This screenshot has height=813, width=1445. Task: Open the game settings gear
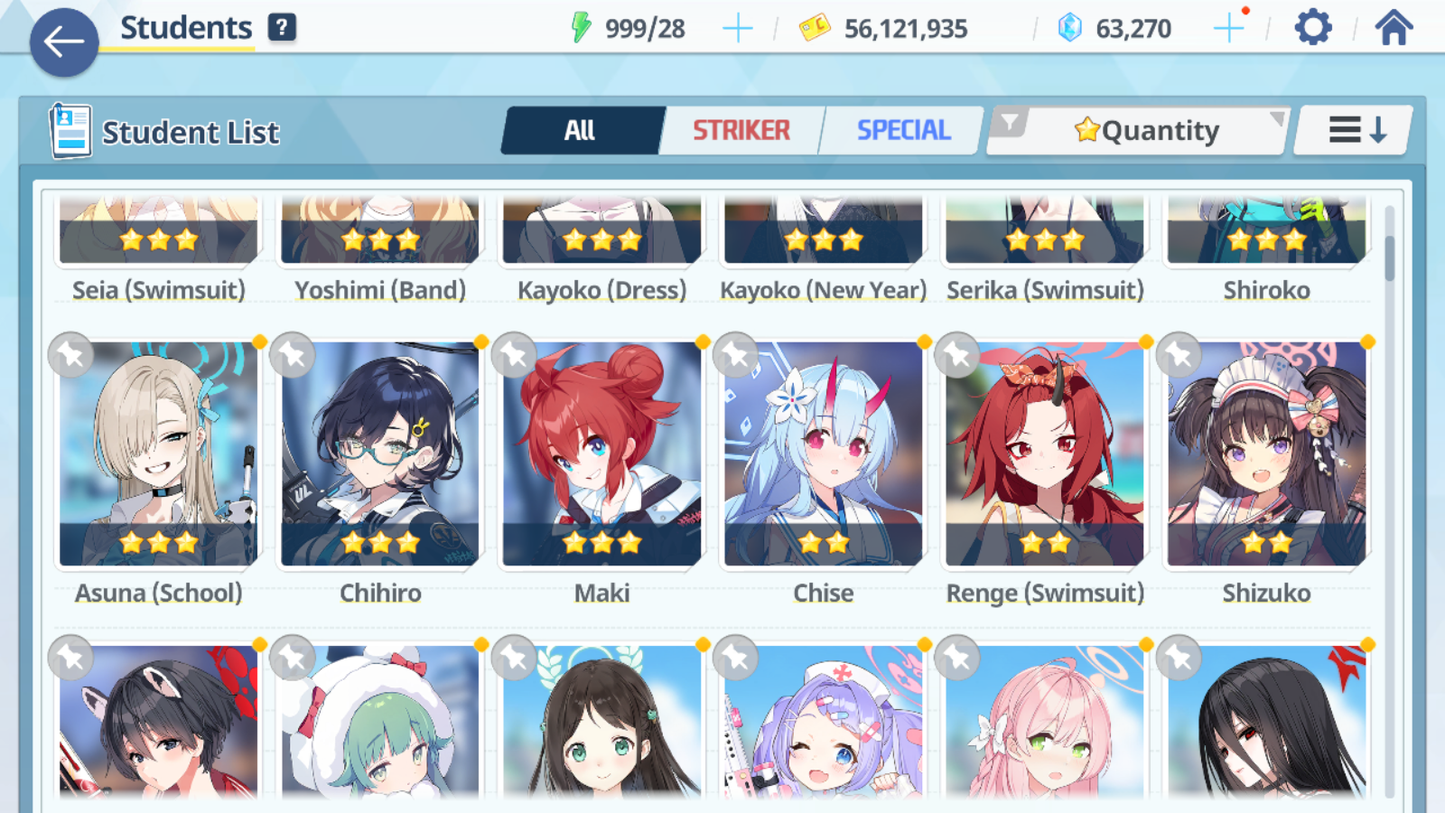[x=1312, y=27]
